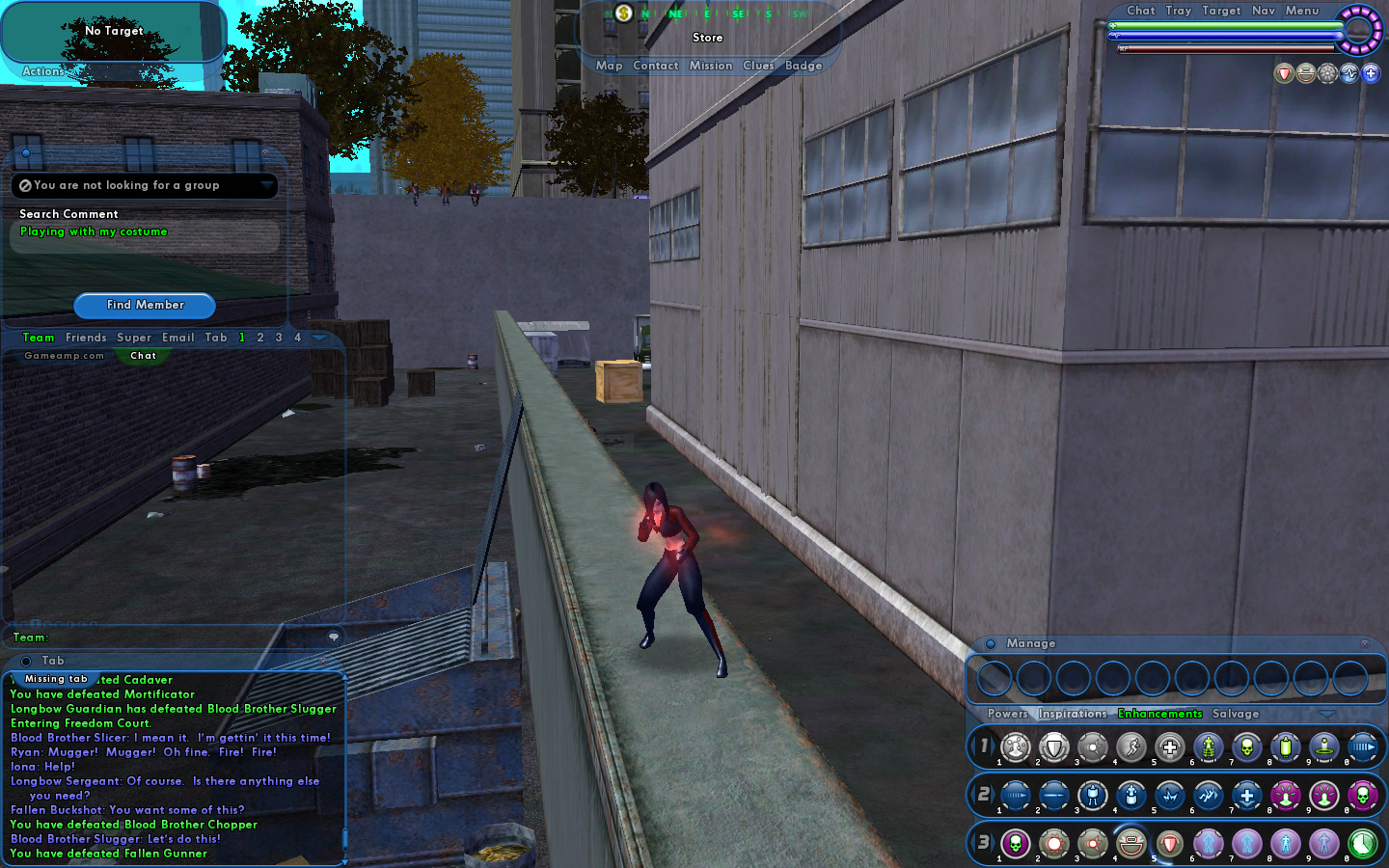View the Clues panel

(758, 66)
